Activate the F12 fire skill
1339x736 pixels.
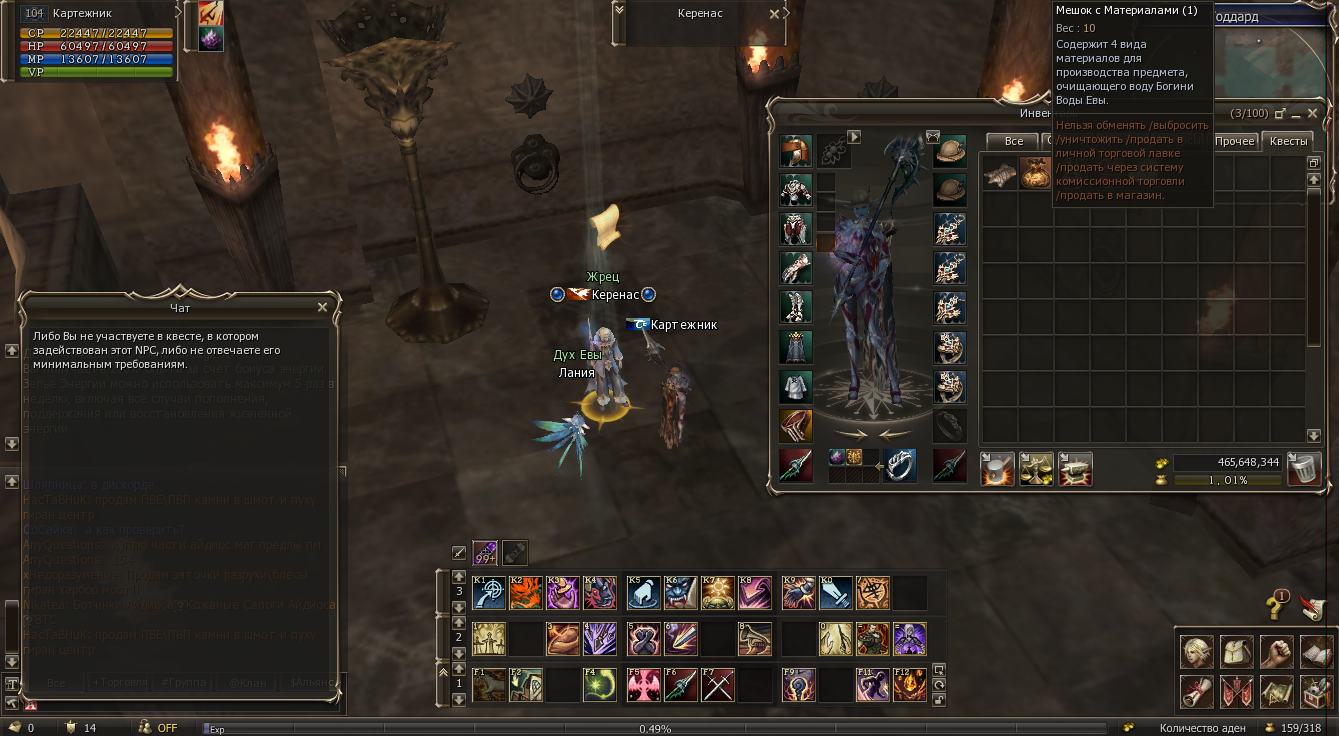point(909,685)
